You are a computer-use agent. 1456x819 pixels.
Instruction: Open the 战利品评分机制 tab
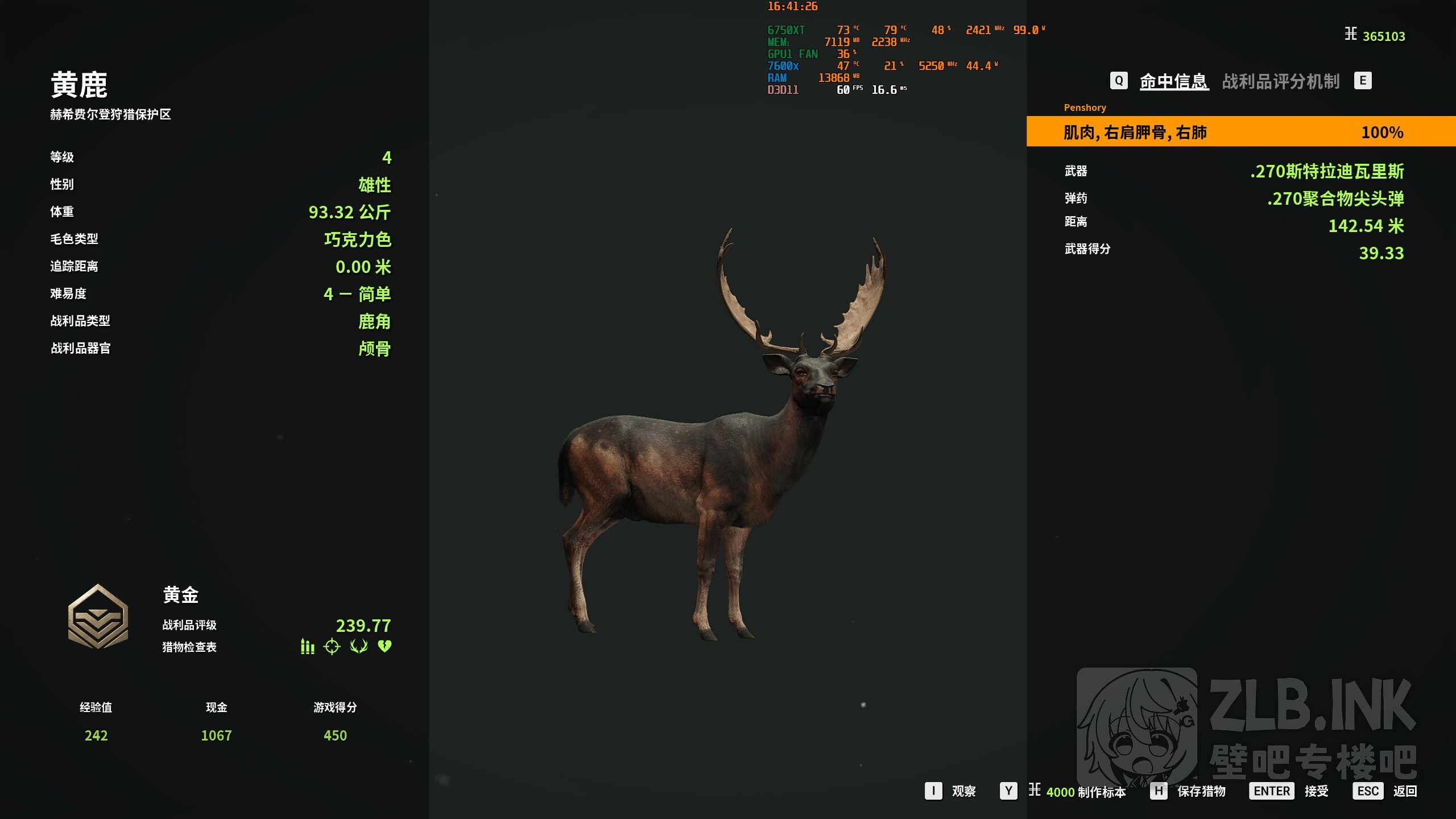tap(1281, 81)
